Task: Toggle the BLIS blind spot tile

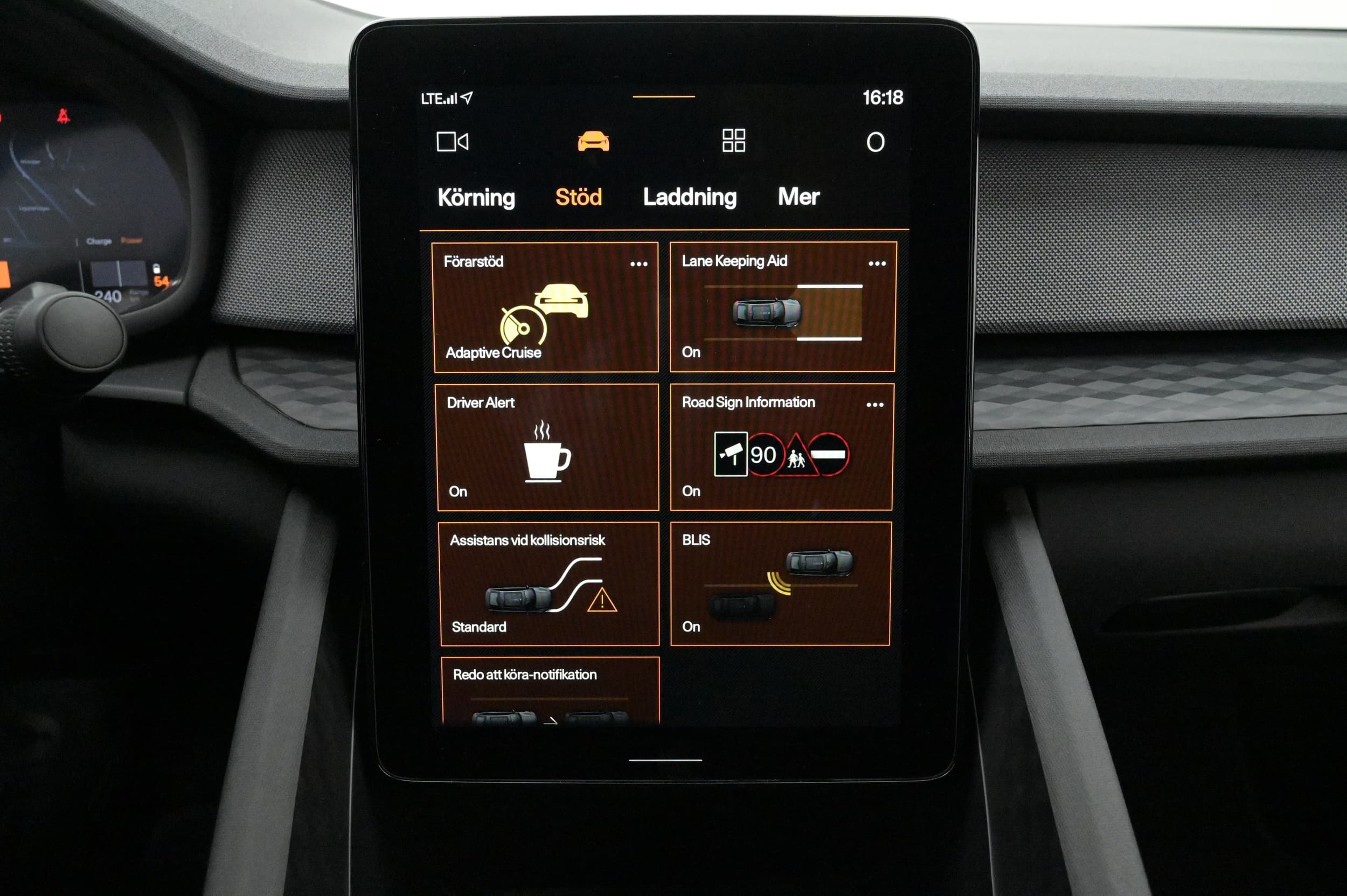Action: [780, 584]
